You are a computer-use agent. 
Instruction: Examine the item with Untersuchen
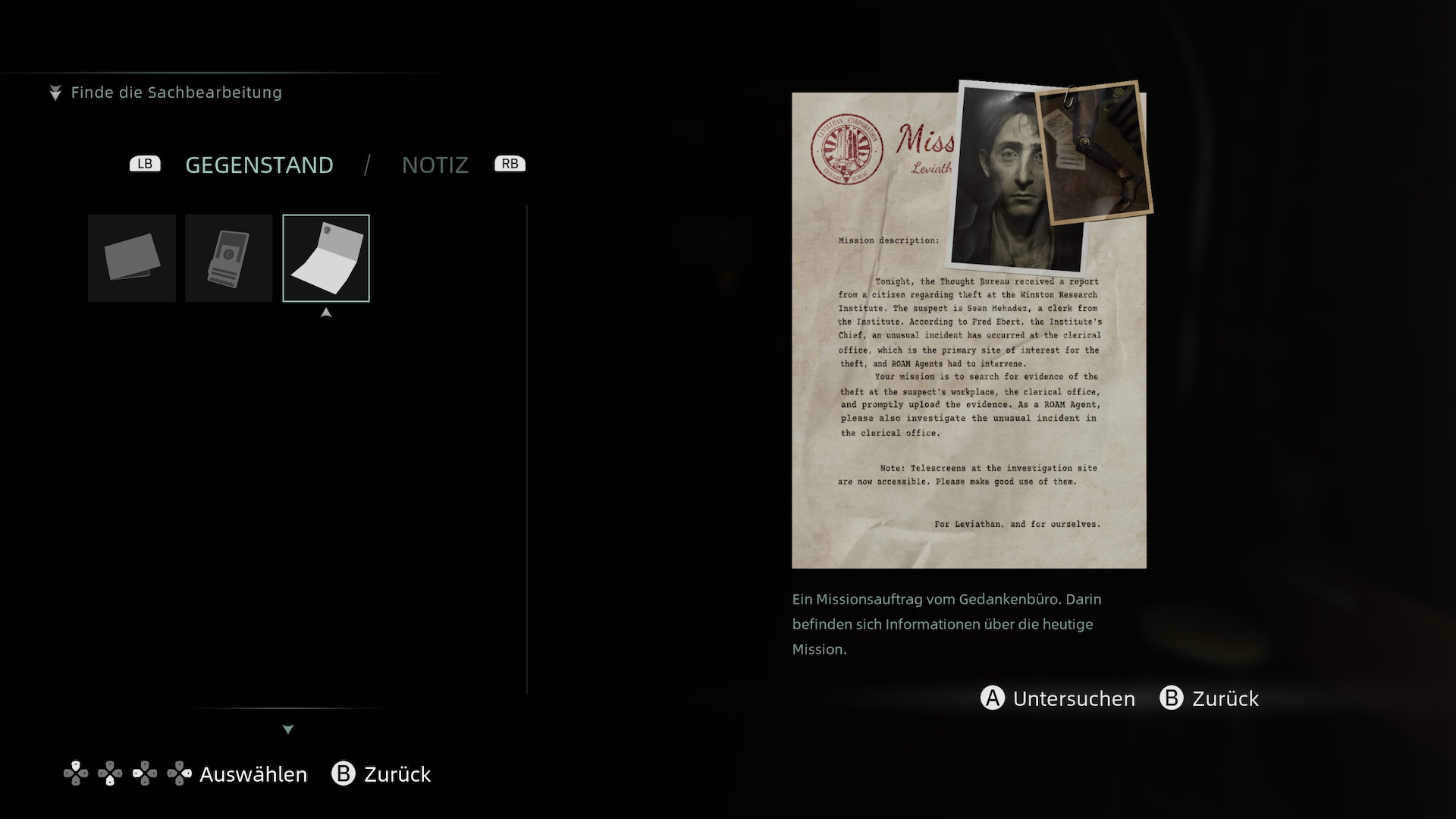pos(1059,698)
